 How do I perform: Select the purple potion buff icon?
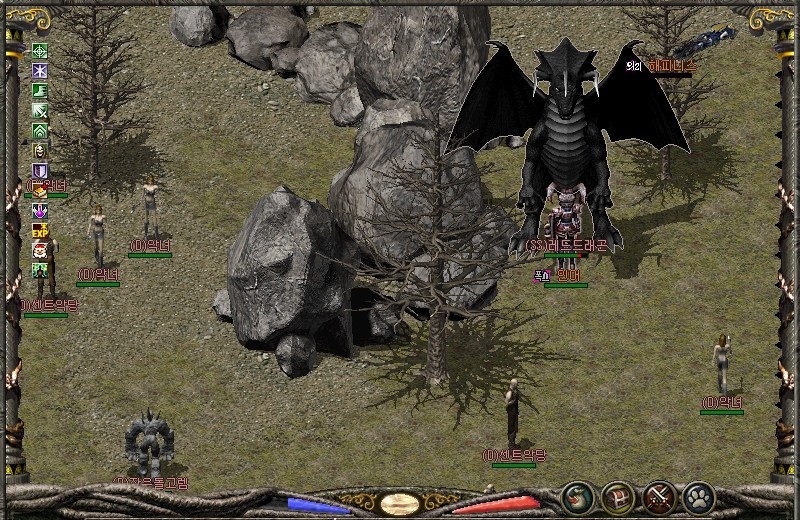[41, 210]
